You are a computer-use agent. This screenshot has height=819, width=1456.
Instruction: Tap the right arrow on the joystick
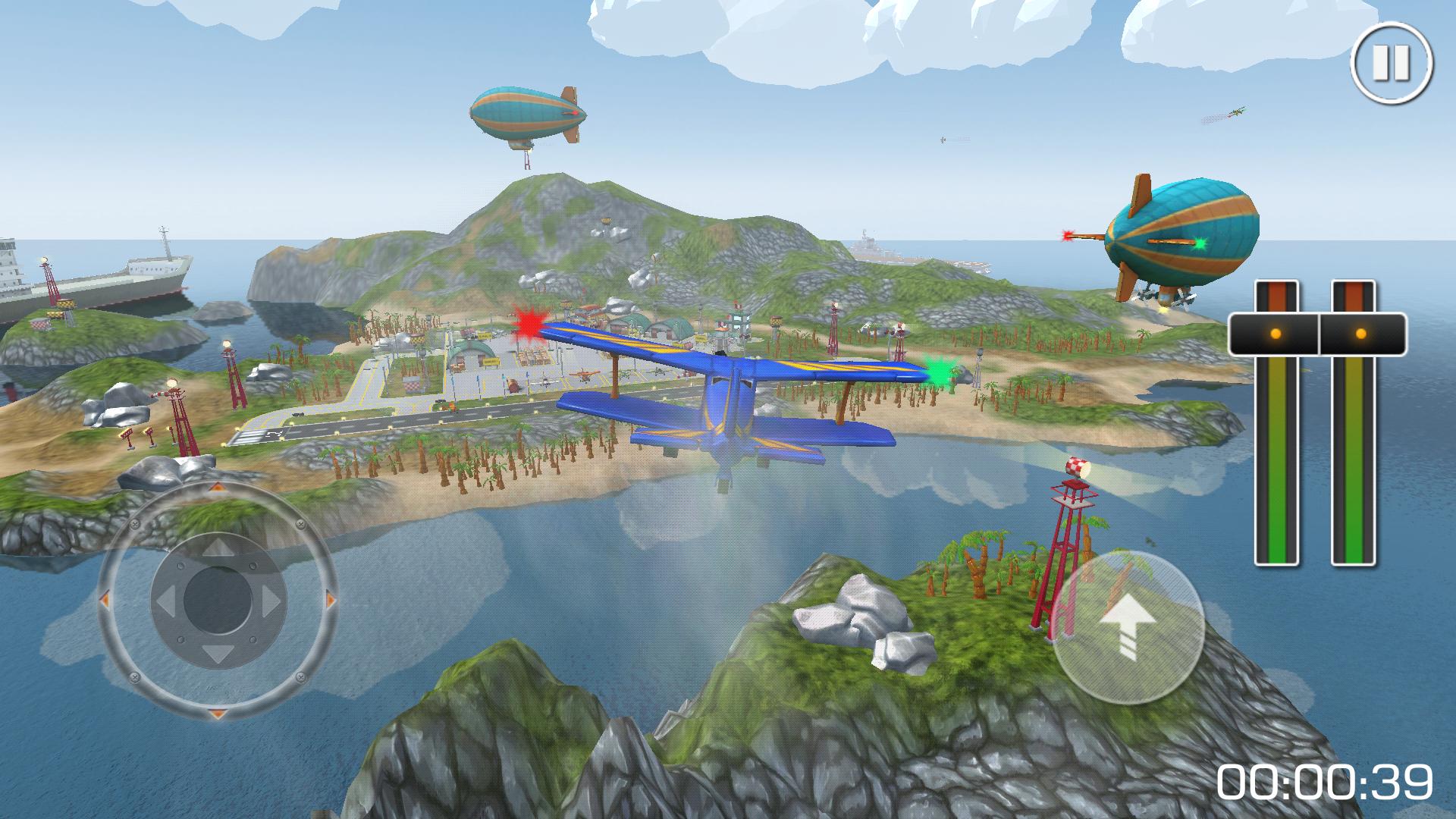click(x=271, y=601)
